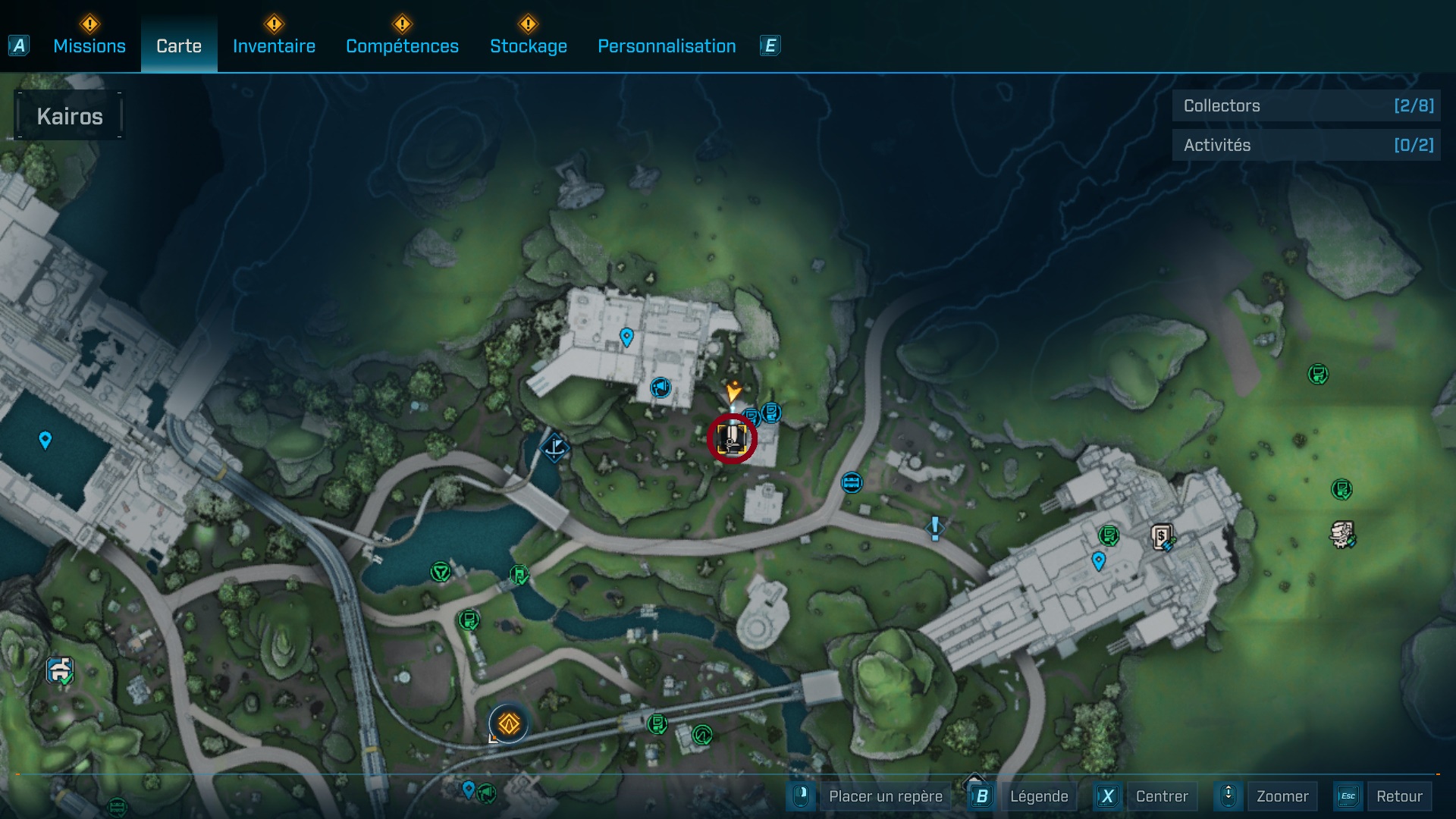Toggle the map Légende with the B button
1456x819 pixels.
tap(983, 796)
